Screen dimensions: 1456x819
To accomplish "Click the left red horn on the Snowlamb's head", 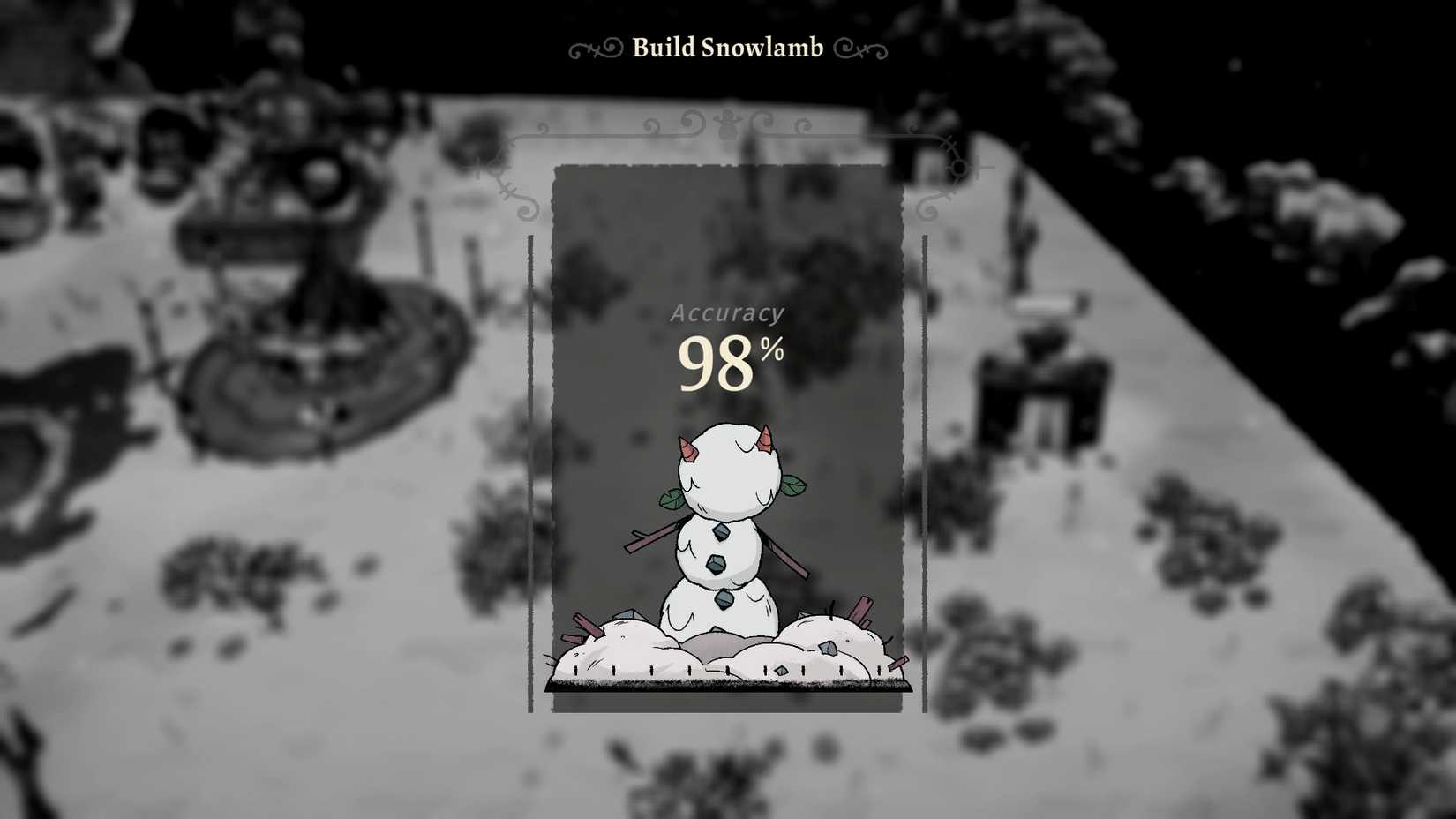I will (687, 447).
